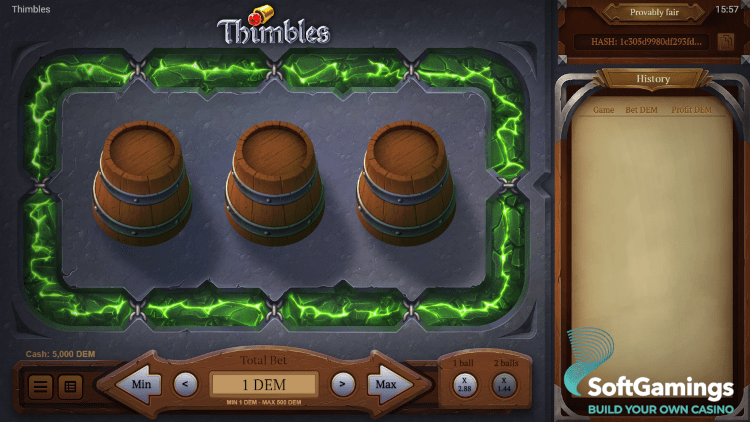Decrease the total bet with the < arrow
Image resolution: width=750 pixels, height=422 pixels.
point(185,383)
